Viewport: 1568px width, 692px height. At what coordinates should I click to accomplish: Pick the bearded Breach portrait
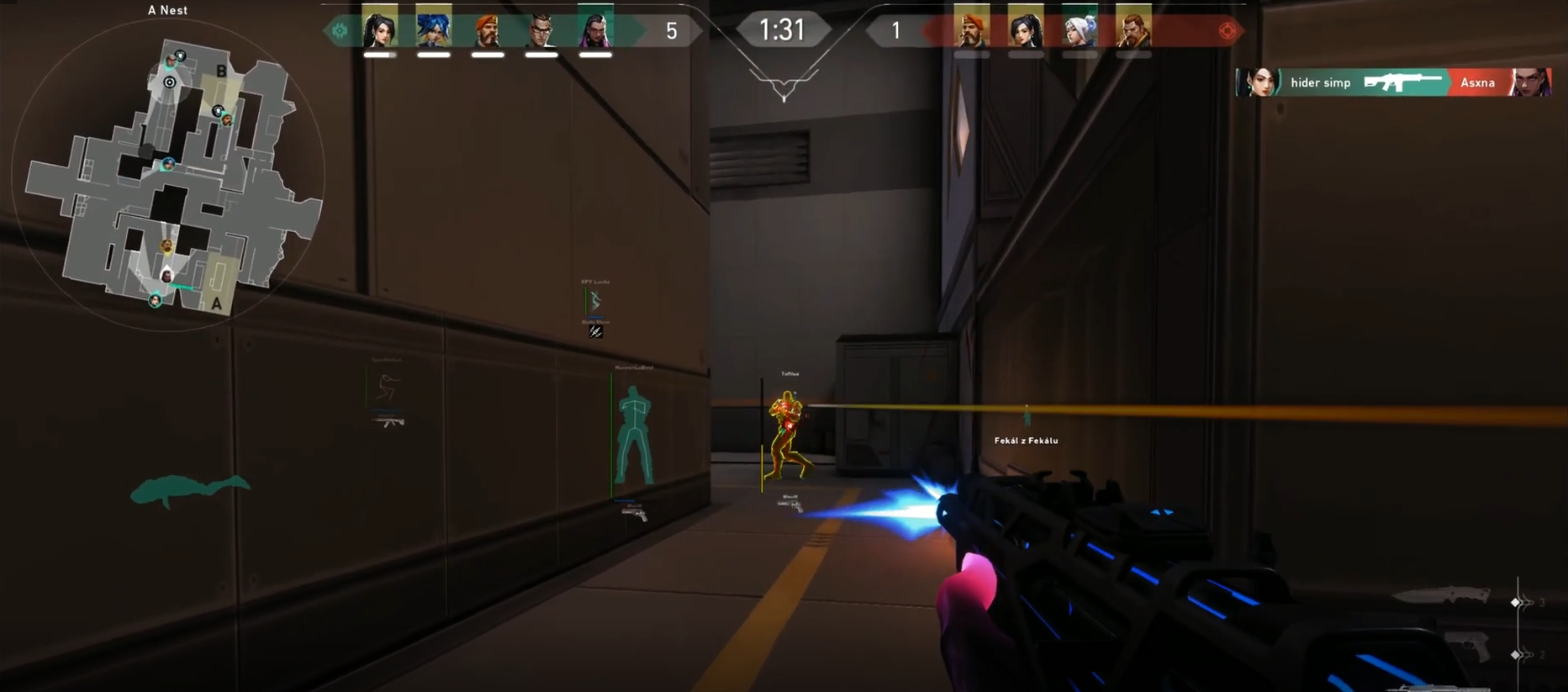point(1133,30)
